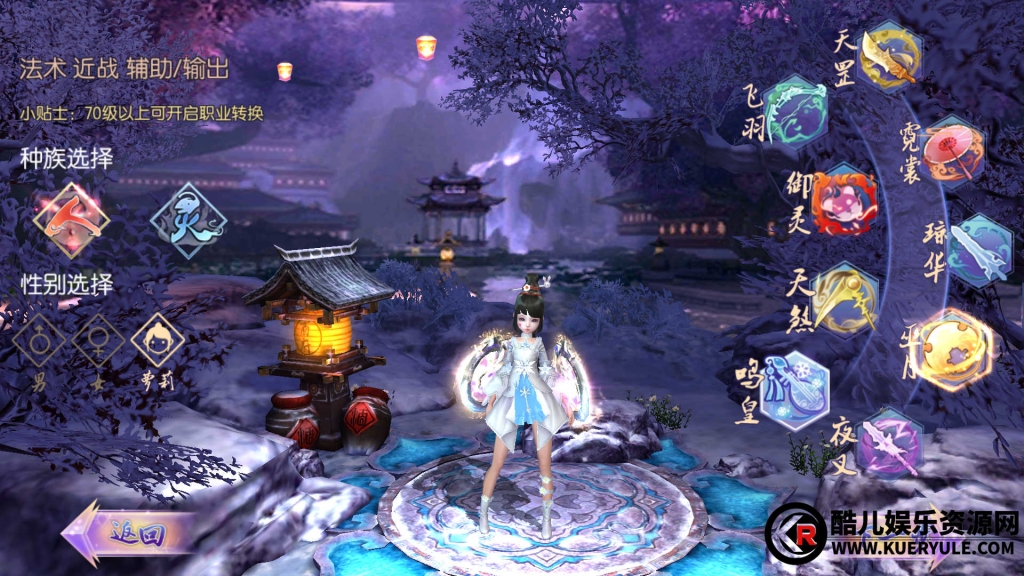The image size is (1024, 576).
Task: Pick the female (女) gender option
Action: 98,341
